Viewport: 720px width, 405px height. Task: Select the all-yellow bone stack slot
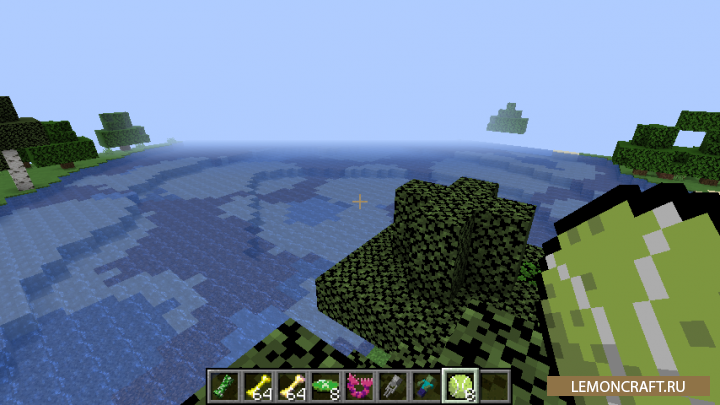coord(258,384)
